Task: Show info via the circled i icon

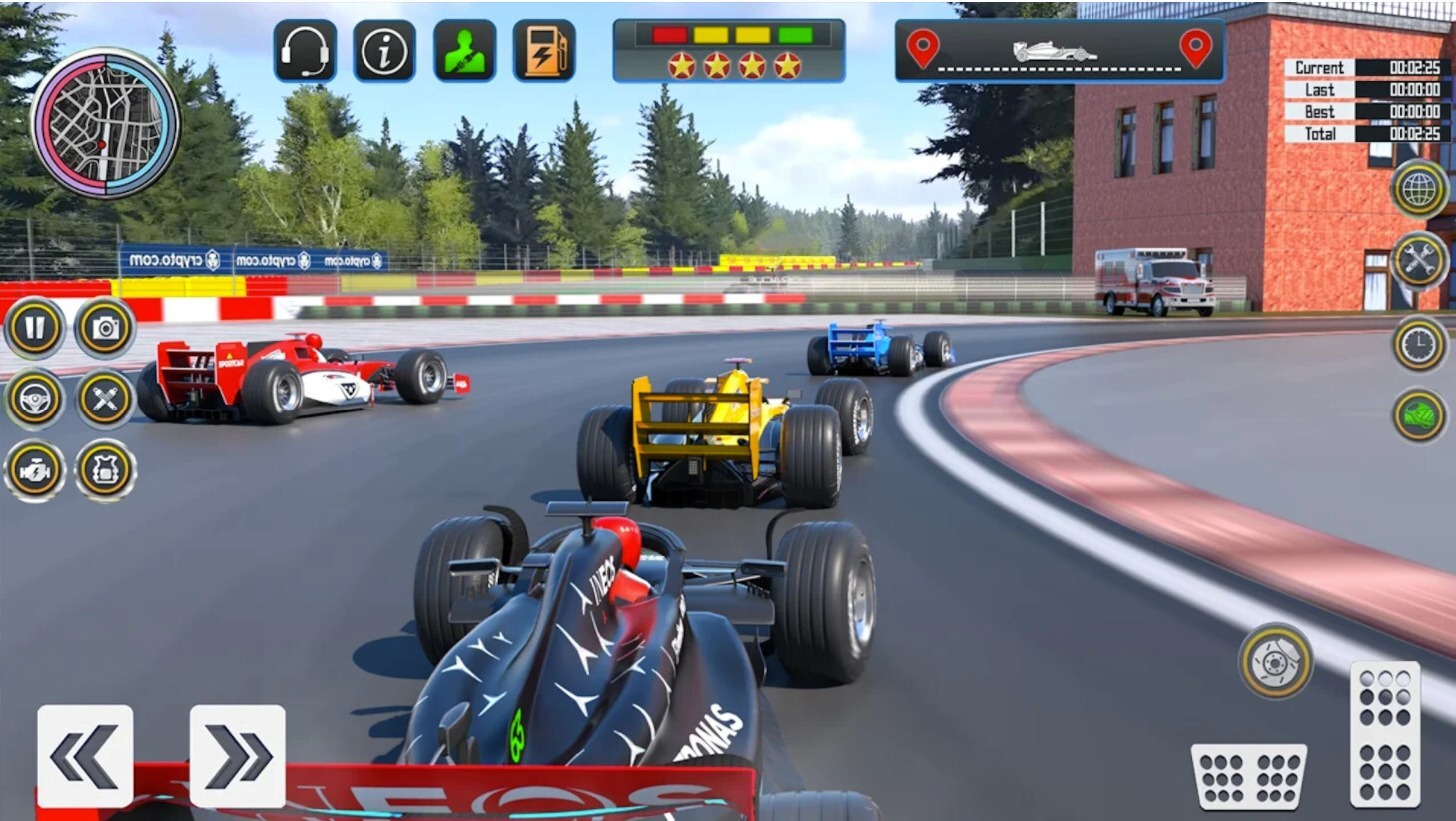Action: click(x=384, y=51)
